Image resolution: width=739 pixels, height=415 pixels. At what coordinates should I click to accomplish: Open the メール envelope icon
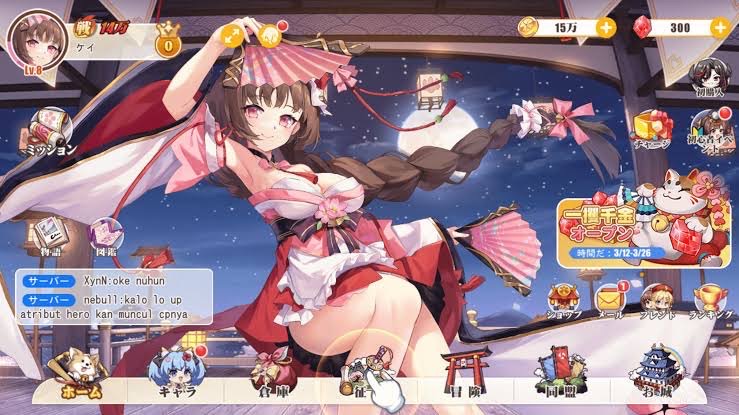tap(610, 298)
